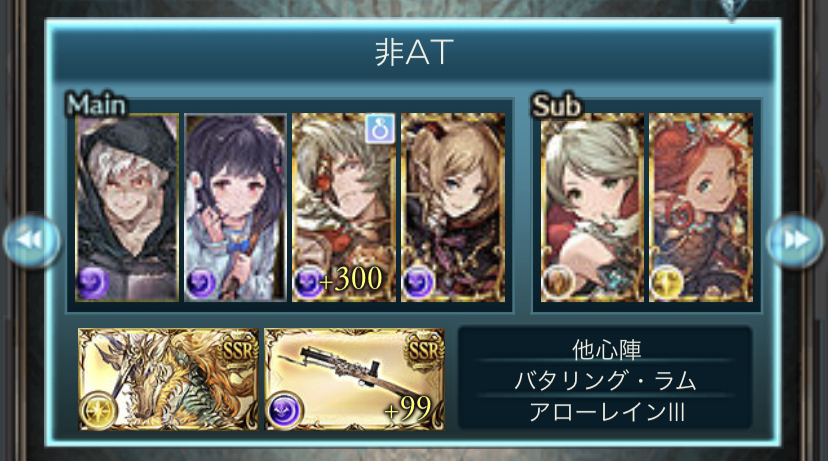The height and width of the screenshot is (461, 828).
Task: Select the red-haired sub character
Action: (x=699, y=208)
